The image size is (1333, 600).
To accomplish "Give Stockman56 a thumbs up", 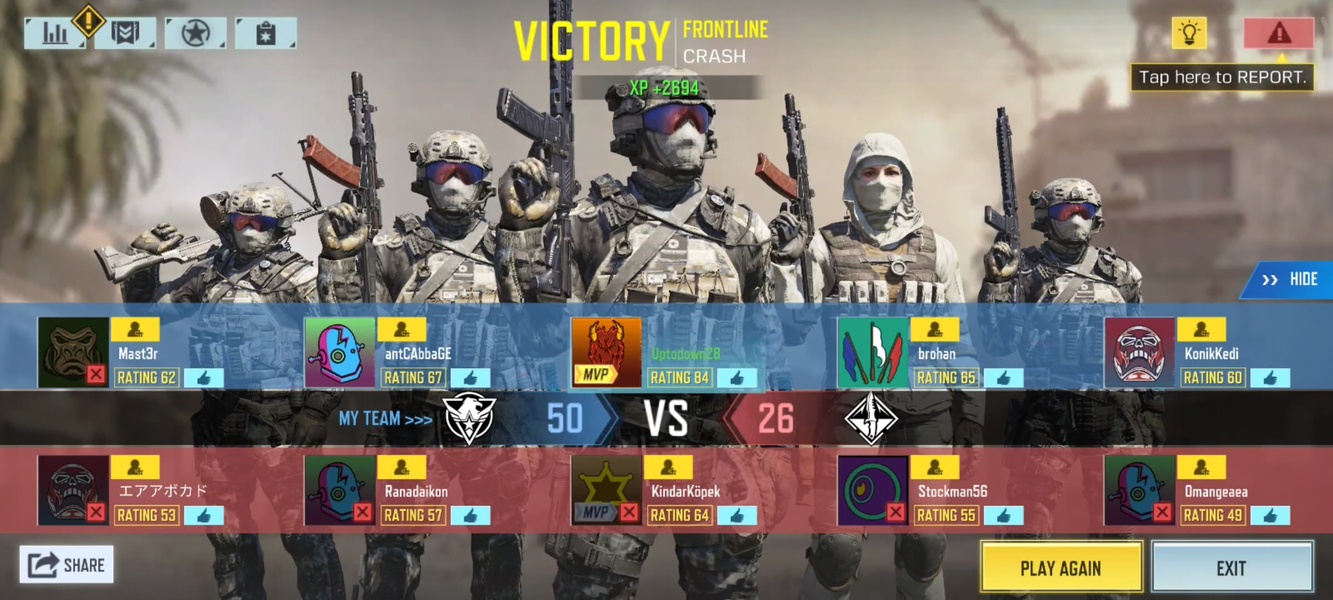I will tap(1003, 516).
